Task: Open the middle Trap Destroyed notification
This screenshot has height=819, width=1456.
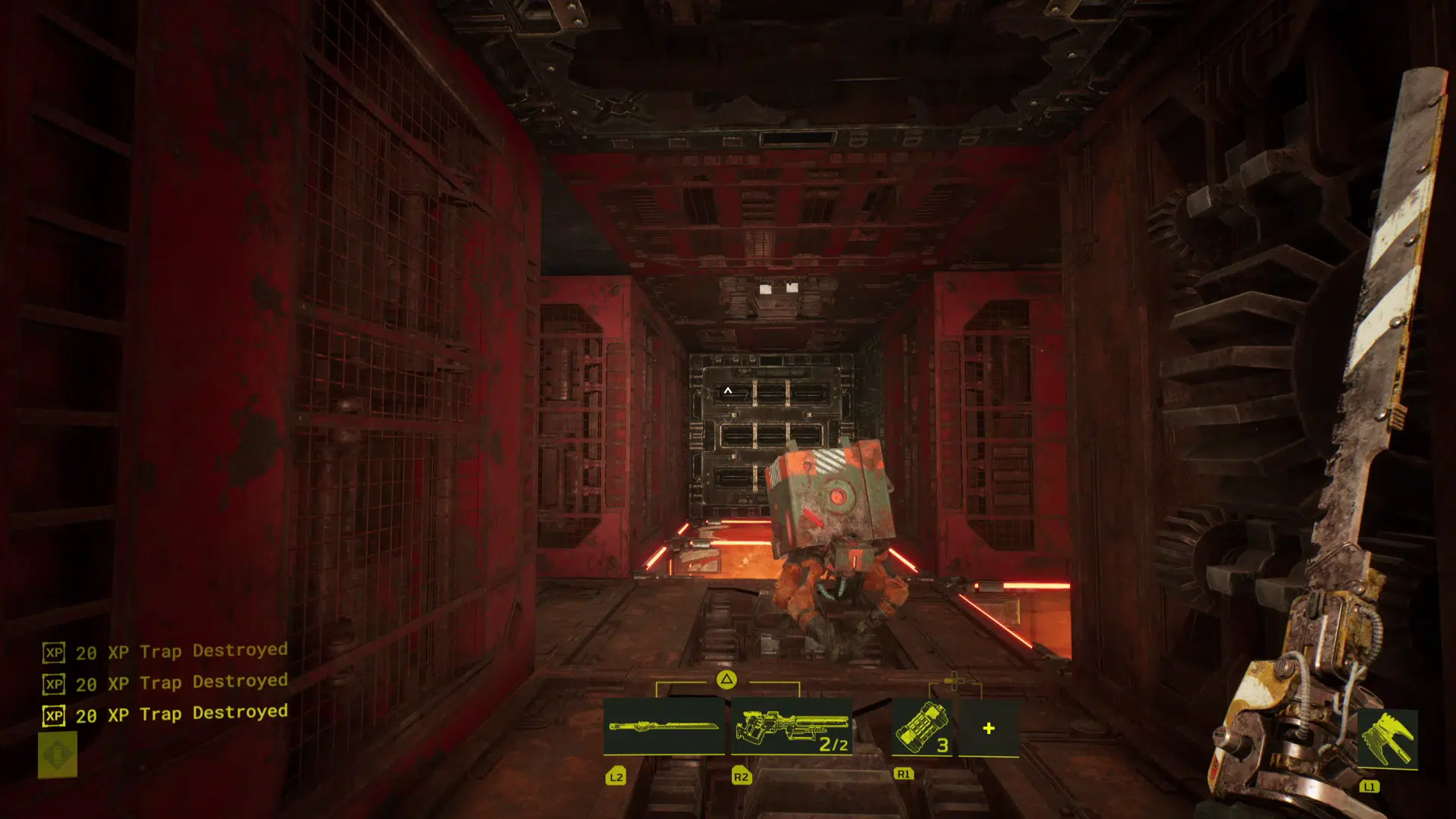Action: click(180, 682)
